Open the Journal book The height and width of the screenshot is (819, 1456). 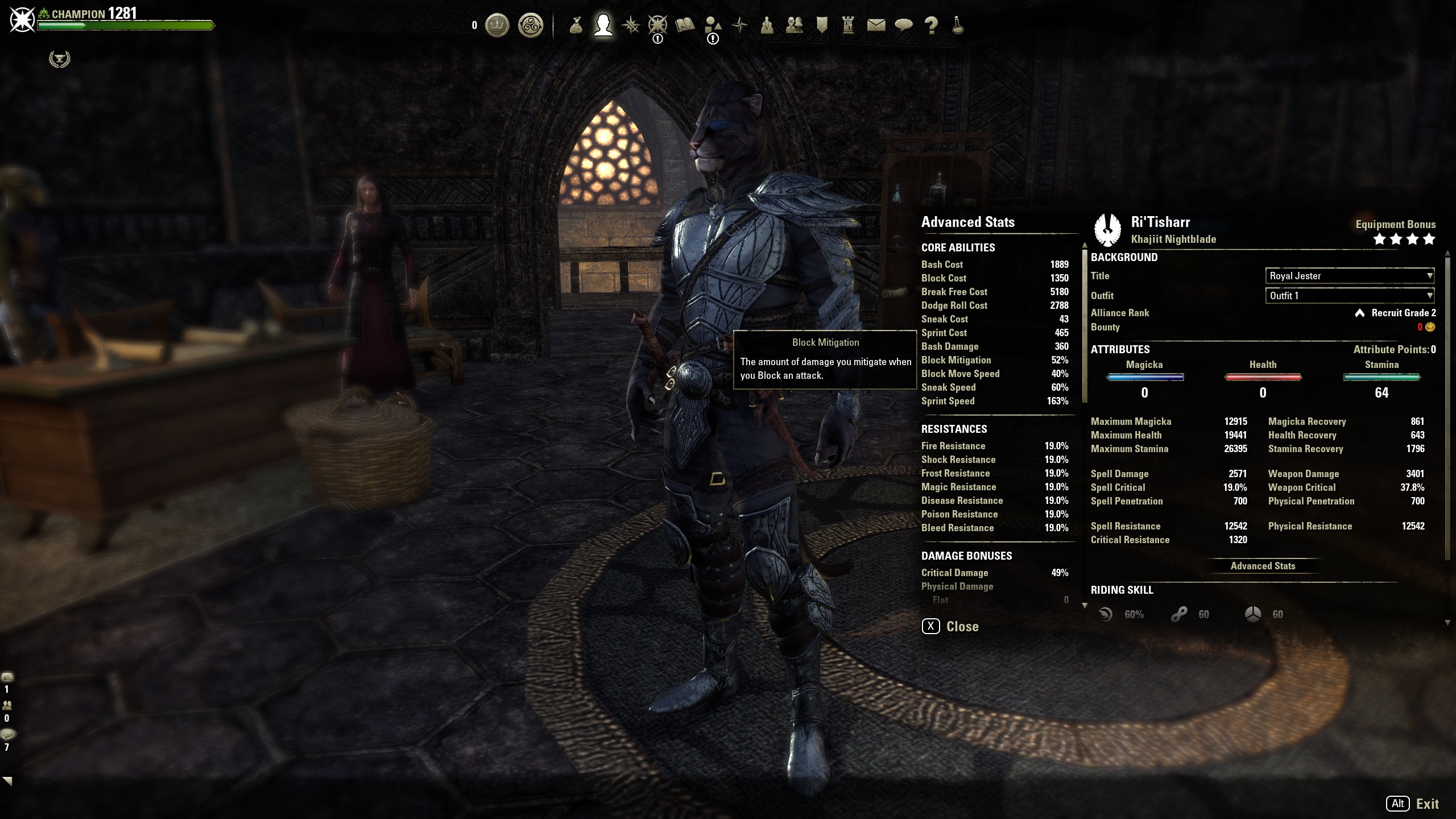click(x=685, y=26)
